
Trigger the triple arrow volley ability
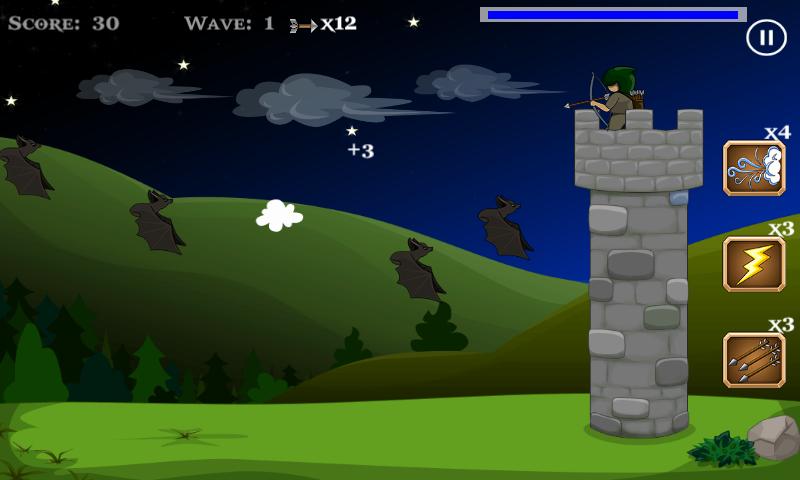(754, 360)
